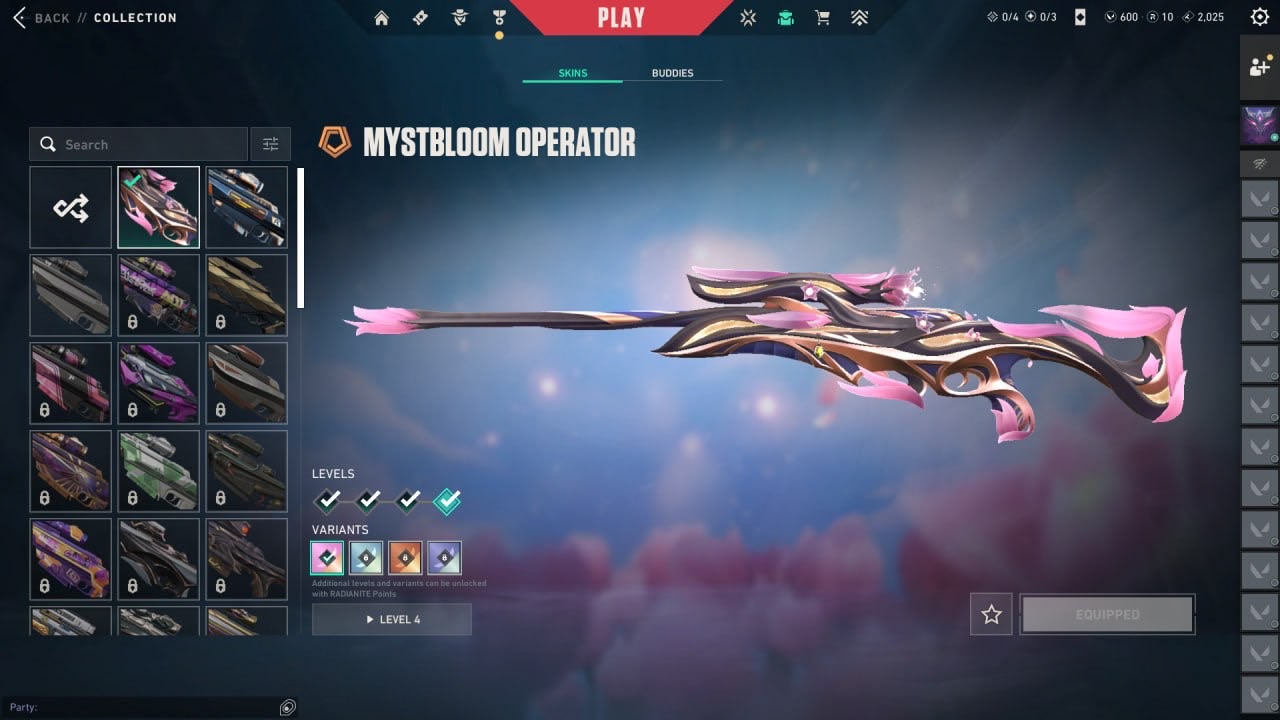Switch to the Skins tab

tap(572, 73)
